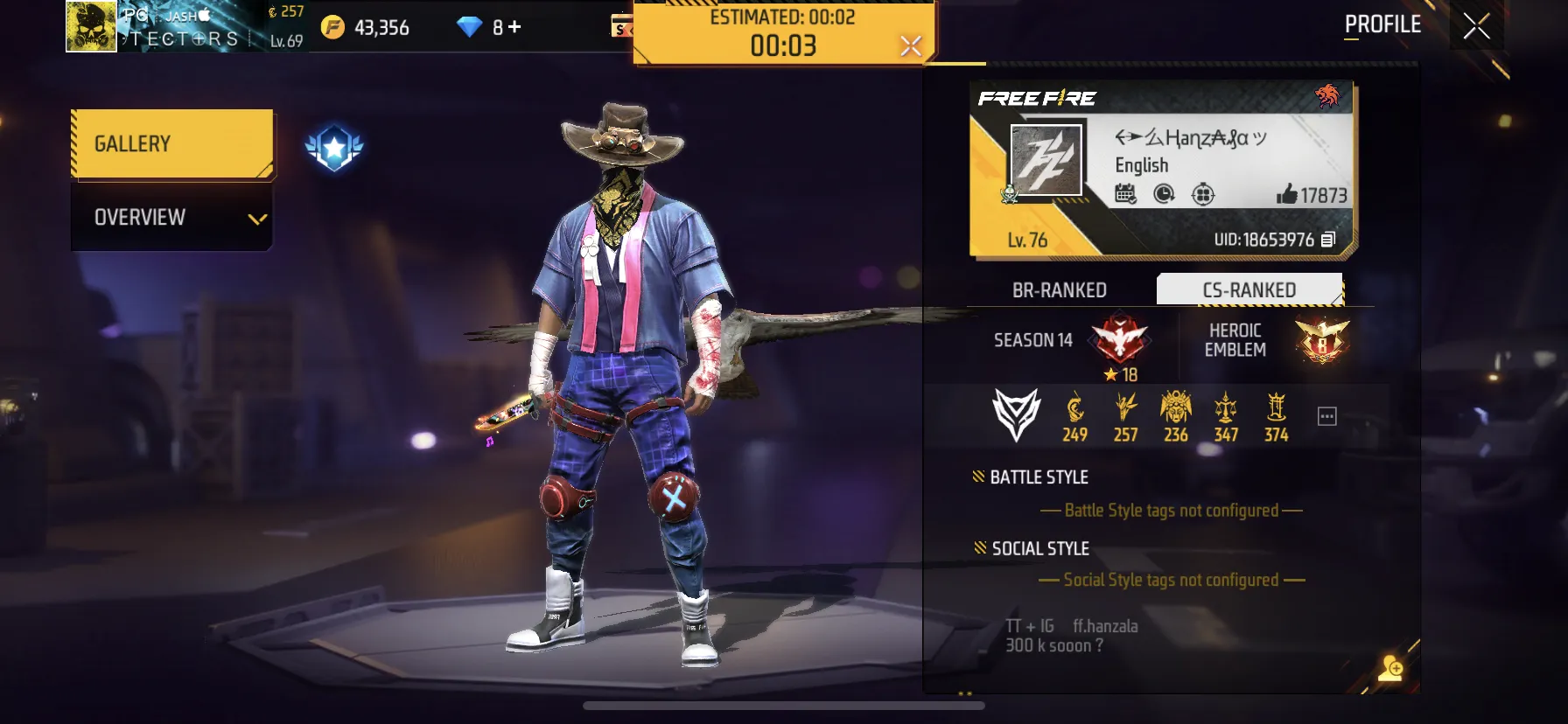
Task: View the Season 14 rank badge
Action: (x=1119, y=339)
